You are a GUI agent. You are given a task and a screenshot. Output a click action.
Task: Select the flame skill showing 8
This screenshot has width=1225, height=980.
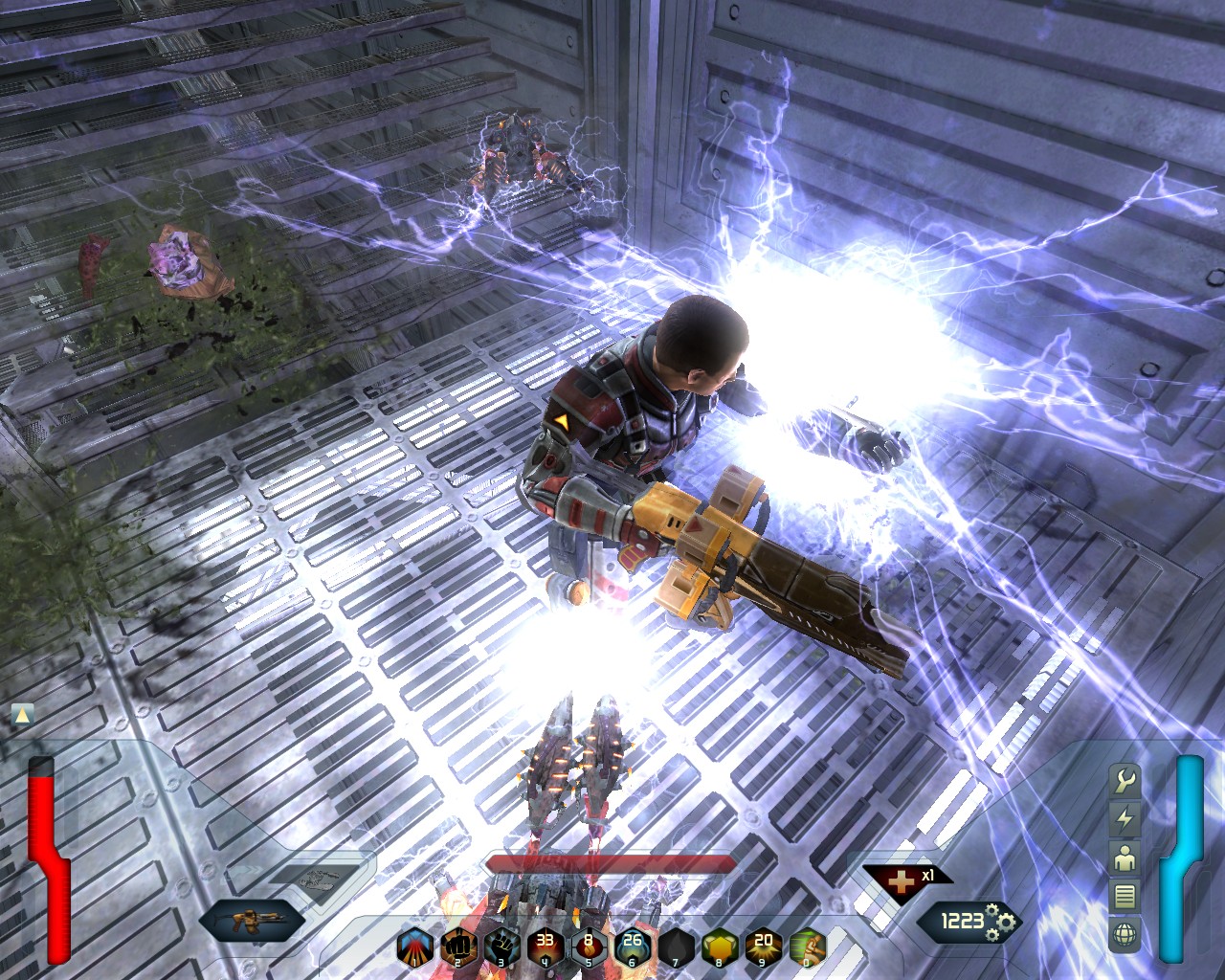coord(589,947)
